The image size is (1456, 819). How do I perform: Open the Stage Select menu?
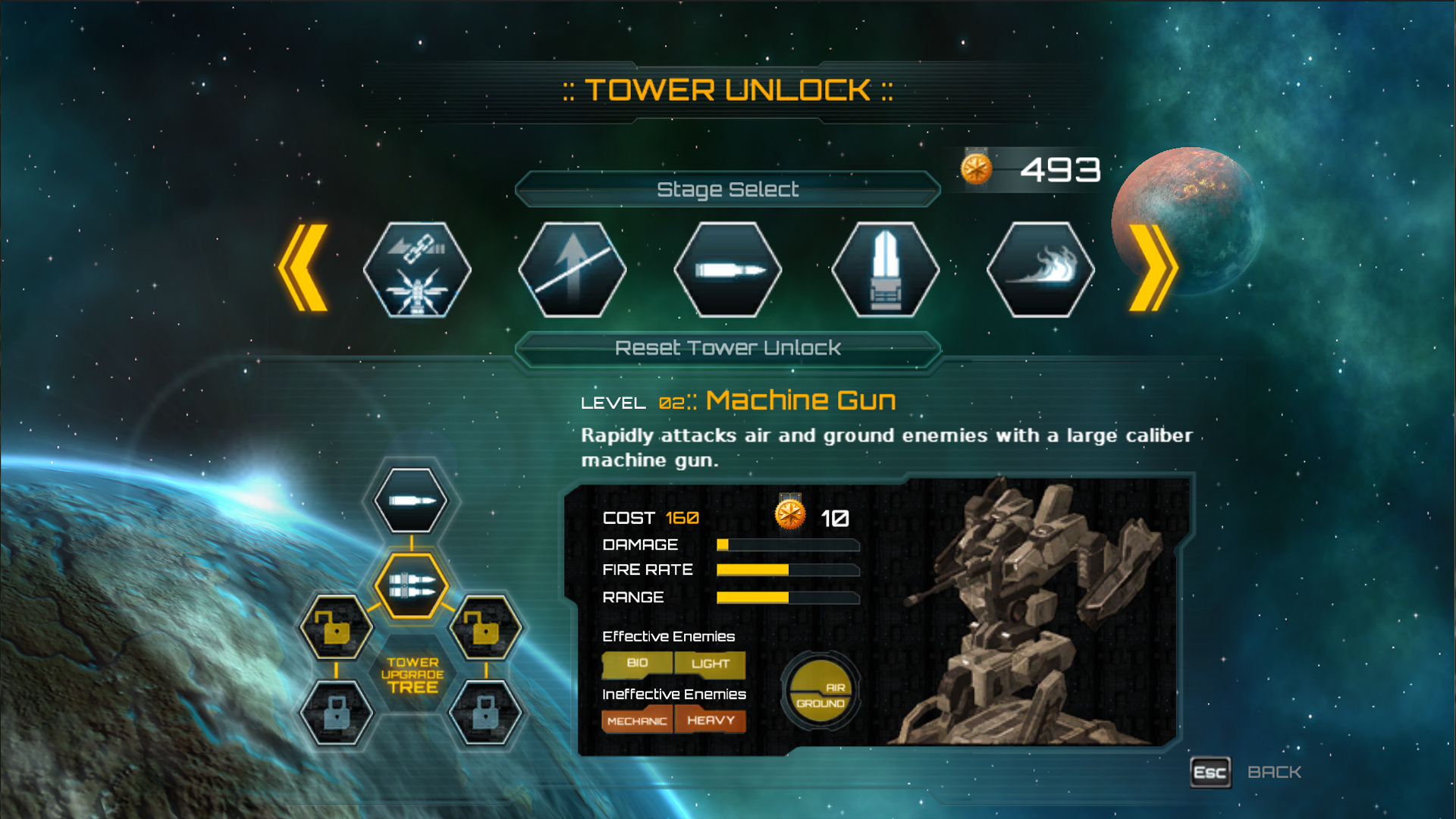pos(730,189)
